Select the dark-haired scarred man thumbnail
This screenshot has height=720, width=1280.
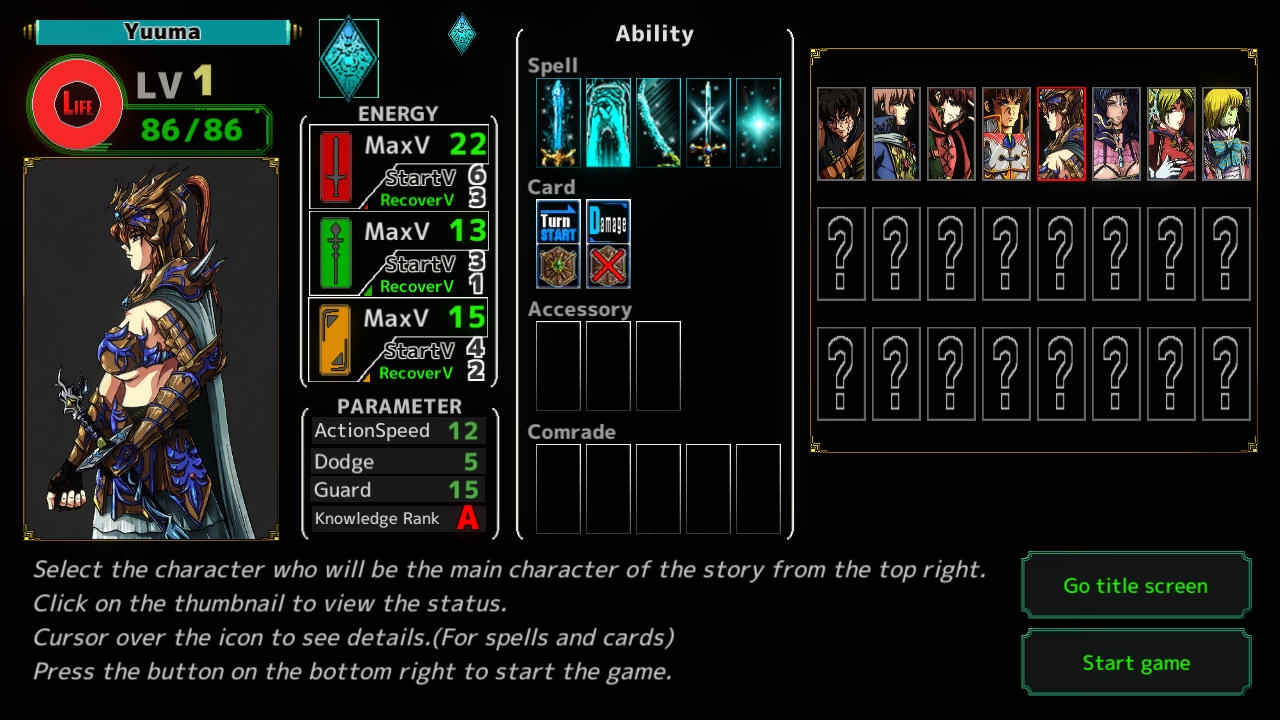[841, 134]
